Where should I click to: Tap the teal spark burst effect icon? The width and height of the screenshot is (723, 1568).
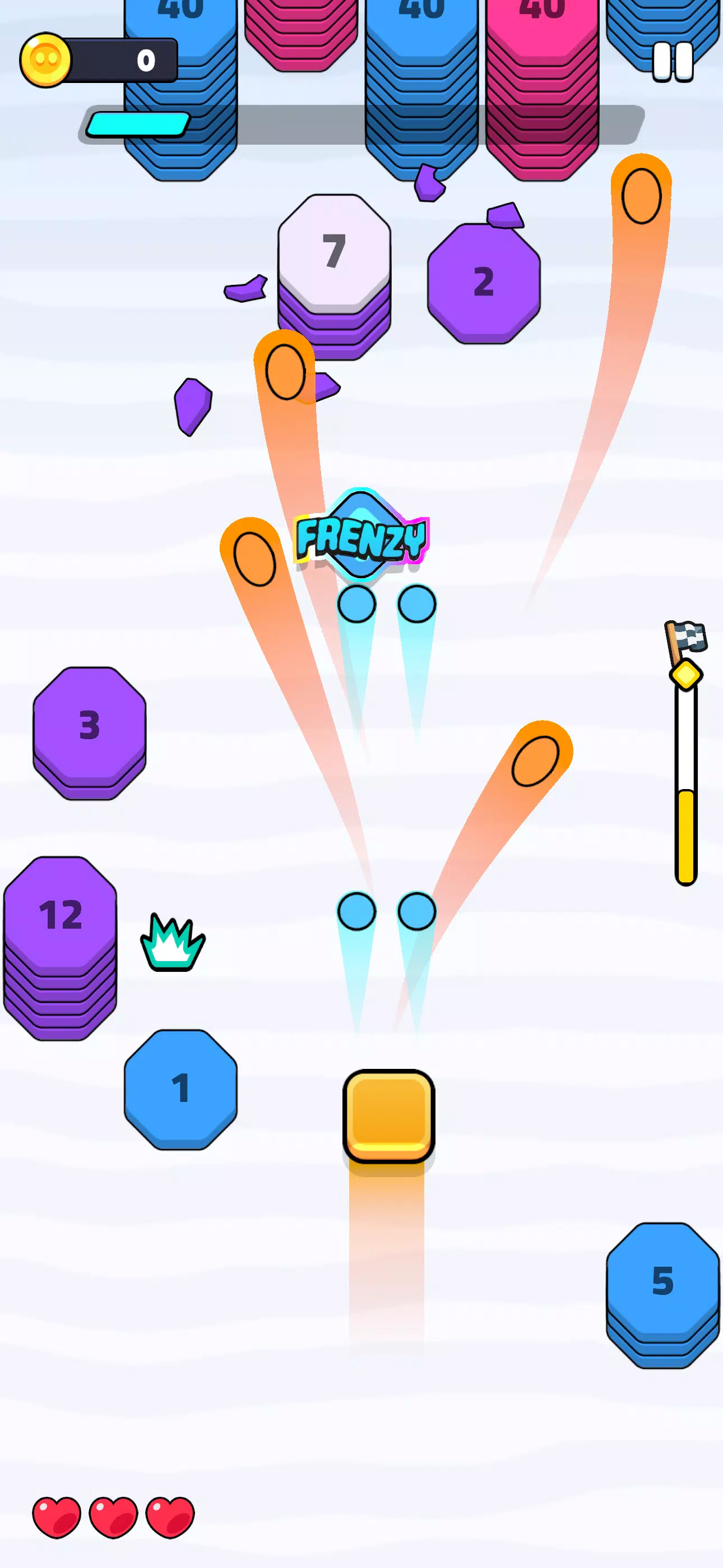172,940
